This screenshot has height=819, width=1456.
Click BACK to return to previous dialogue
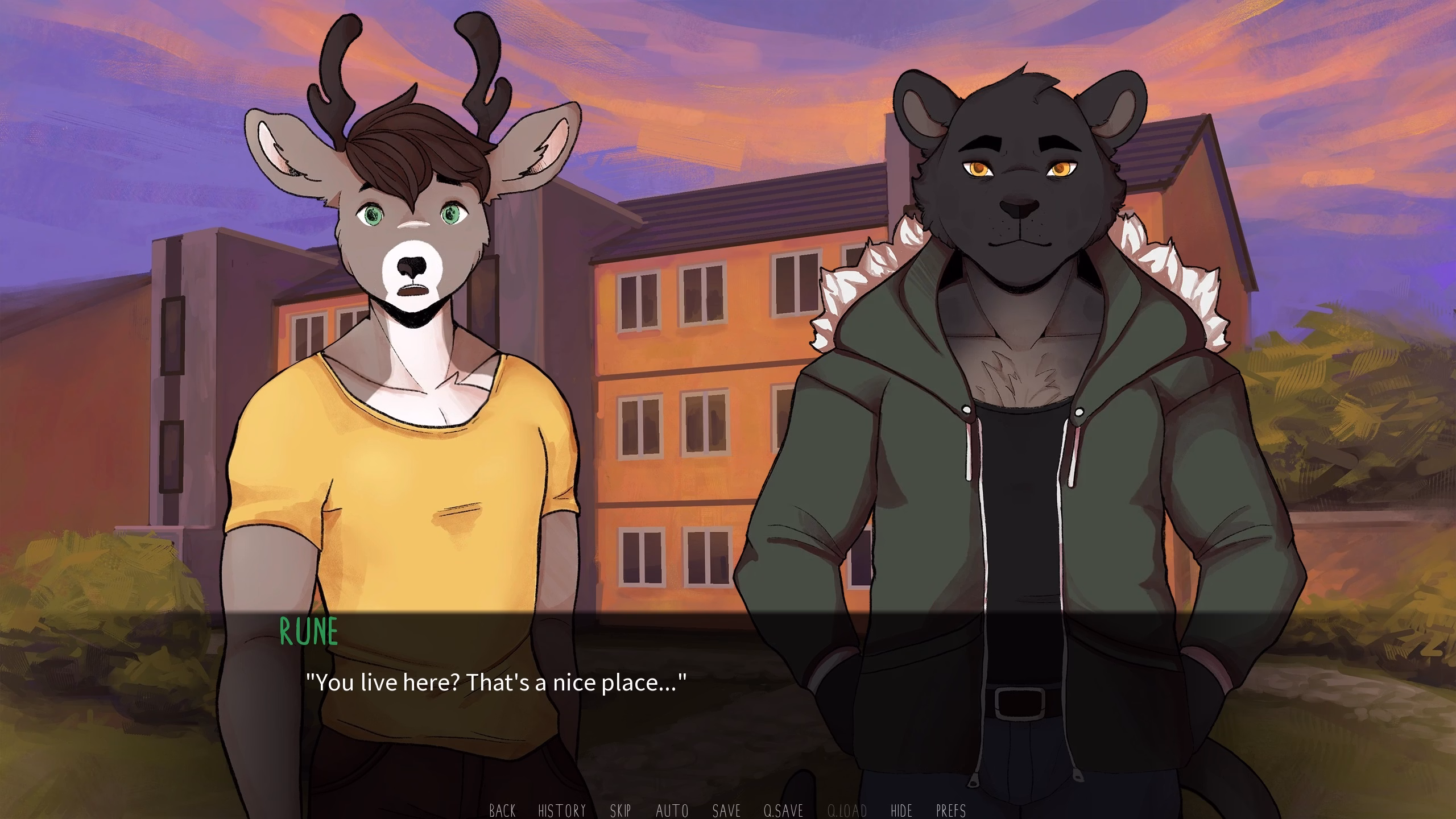click(503, 812)
